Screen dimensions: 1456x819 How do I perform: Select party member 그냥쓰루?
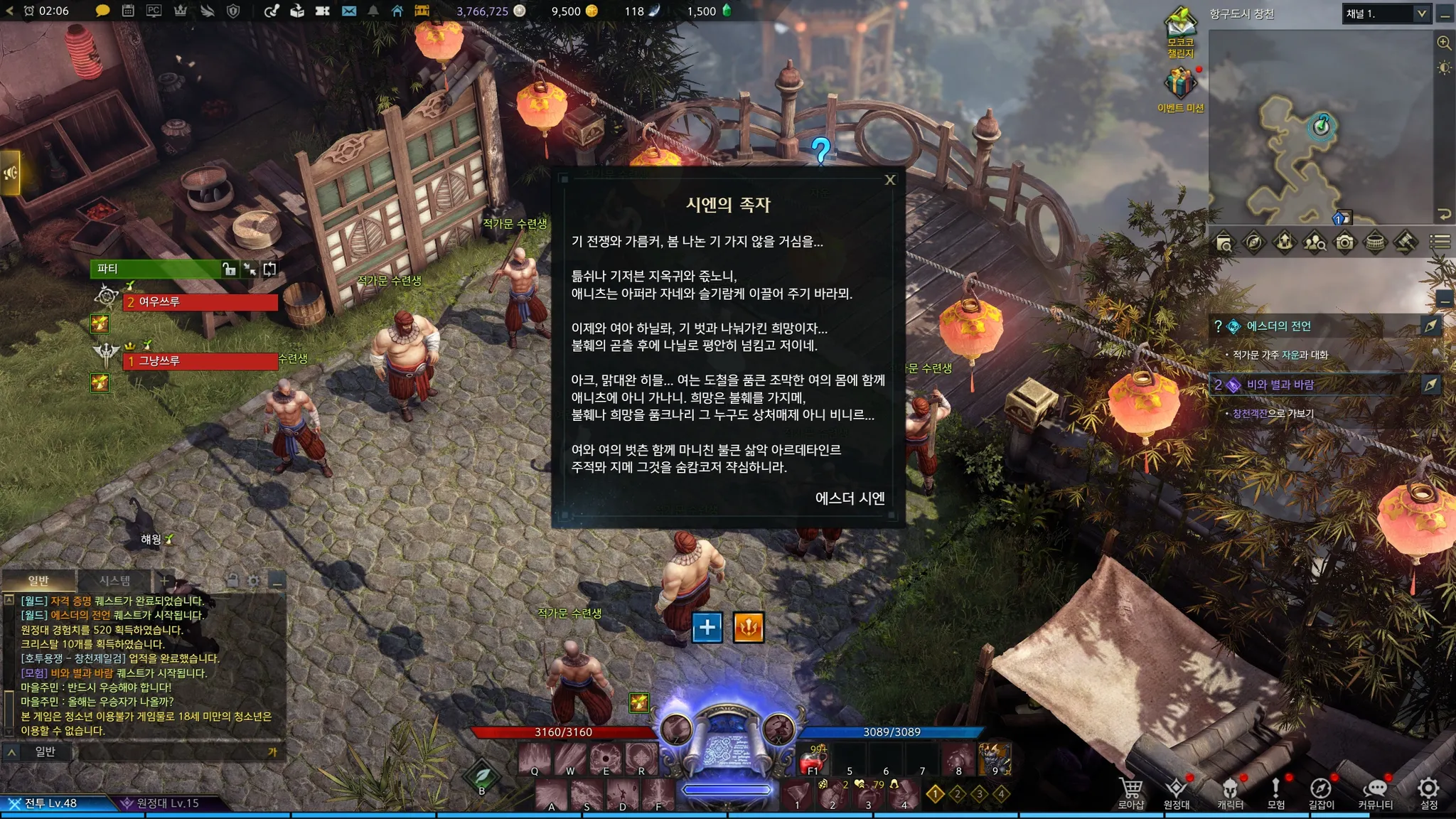(x=201, y=361)
